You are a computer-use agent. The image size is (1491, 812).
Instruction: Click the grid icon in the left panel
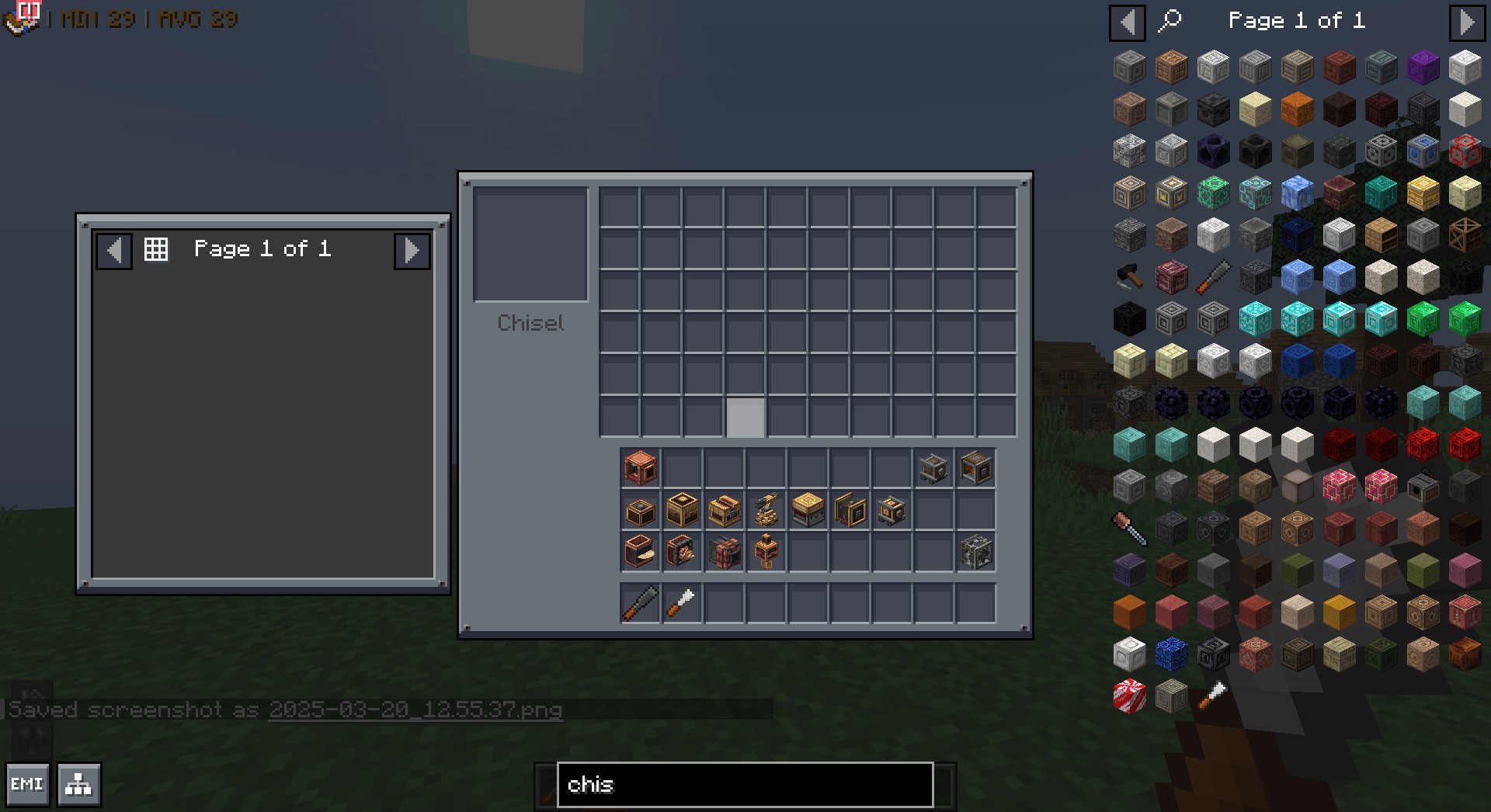pos(156,249)
